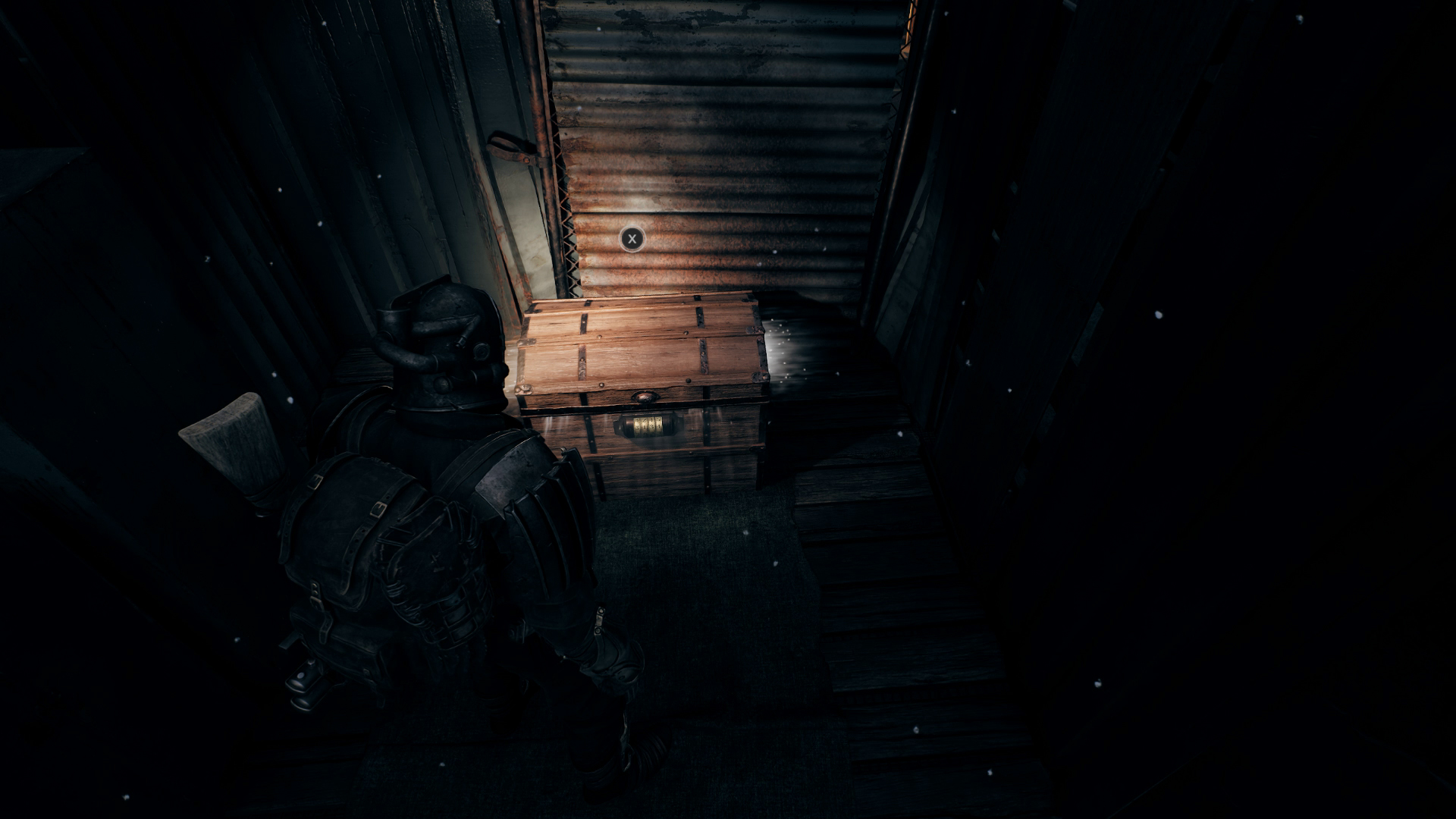Image resolution: width=1456 pixels, height=819 pixels.
Task: Click the combination lock on the chest
Action: point(647,425)
